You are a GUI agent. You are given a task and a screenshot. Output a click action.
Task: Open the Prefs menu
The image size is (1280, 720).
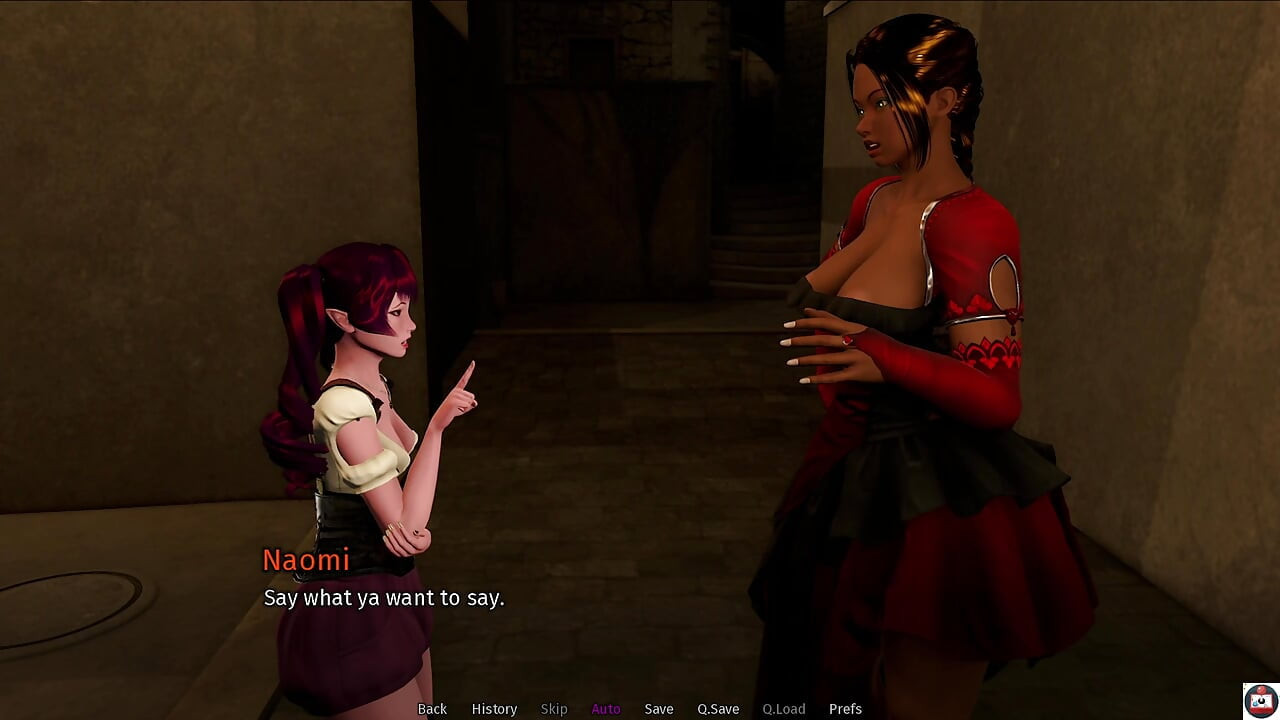pos(845,709)
